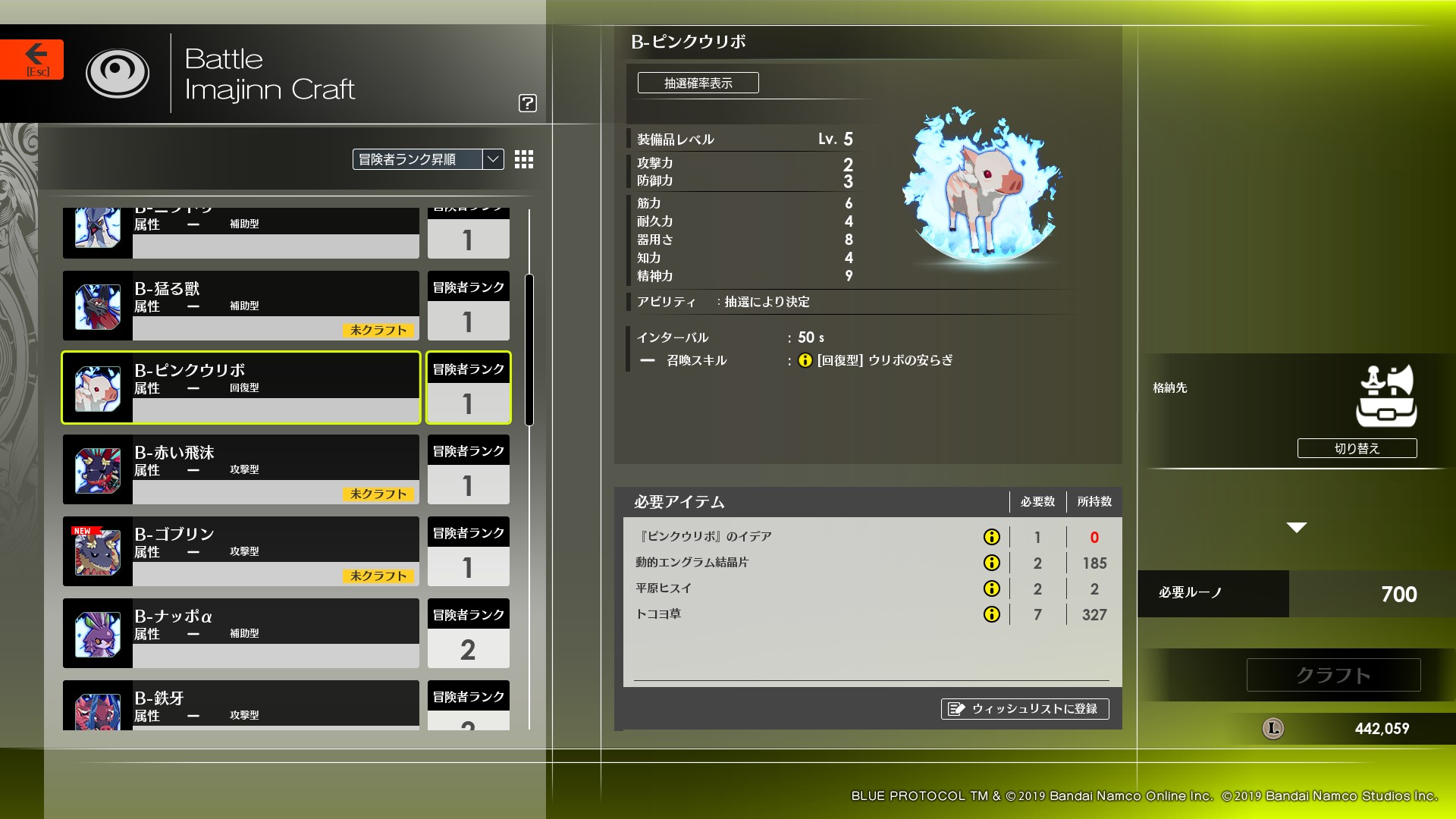The height and width of the screenshot is (819, 1456).
Task: Select the B-ナッポα list entry
Action: (243, 633)
